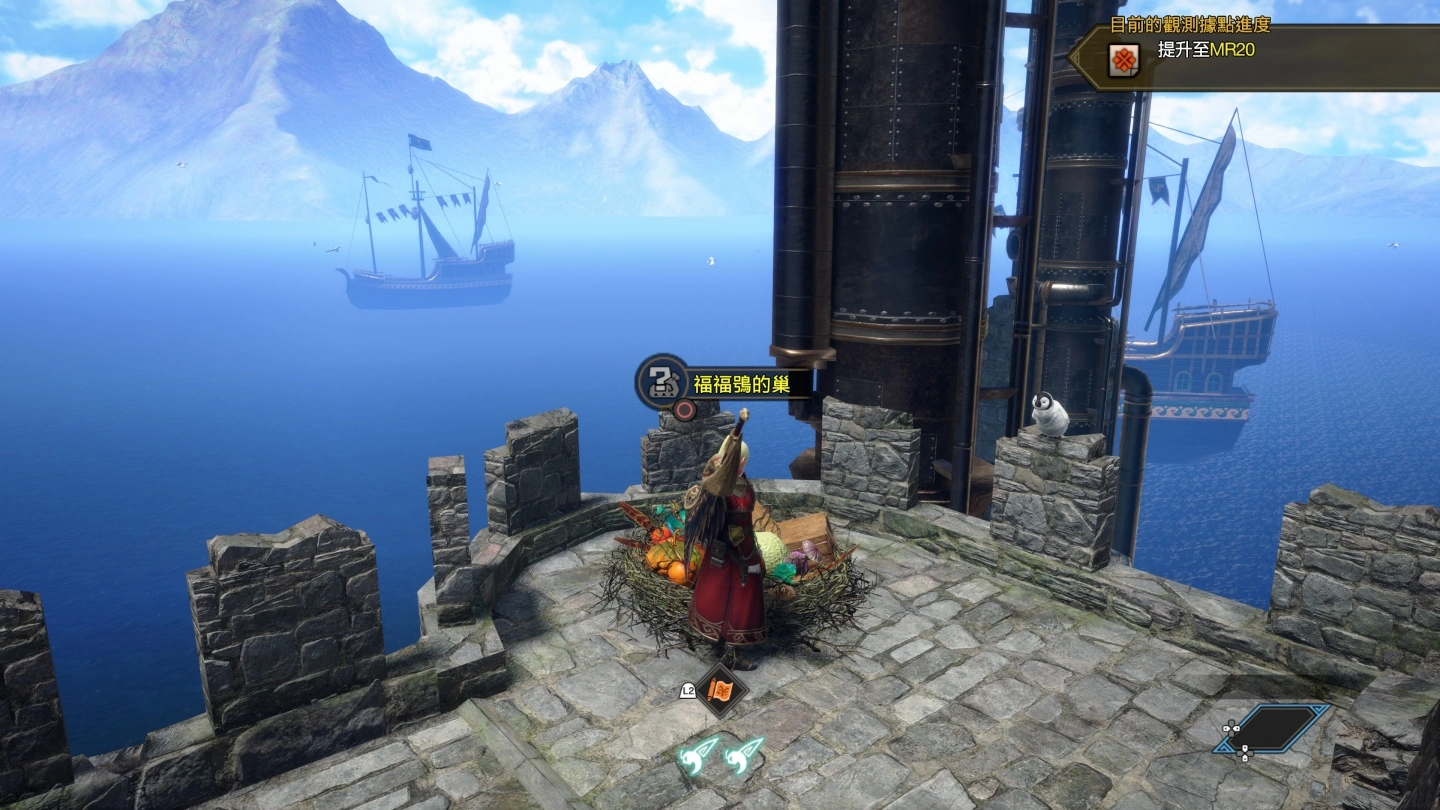Click the orange emblem in the objective banner
1440x810 pixels.
click(1123, 61)
